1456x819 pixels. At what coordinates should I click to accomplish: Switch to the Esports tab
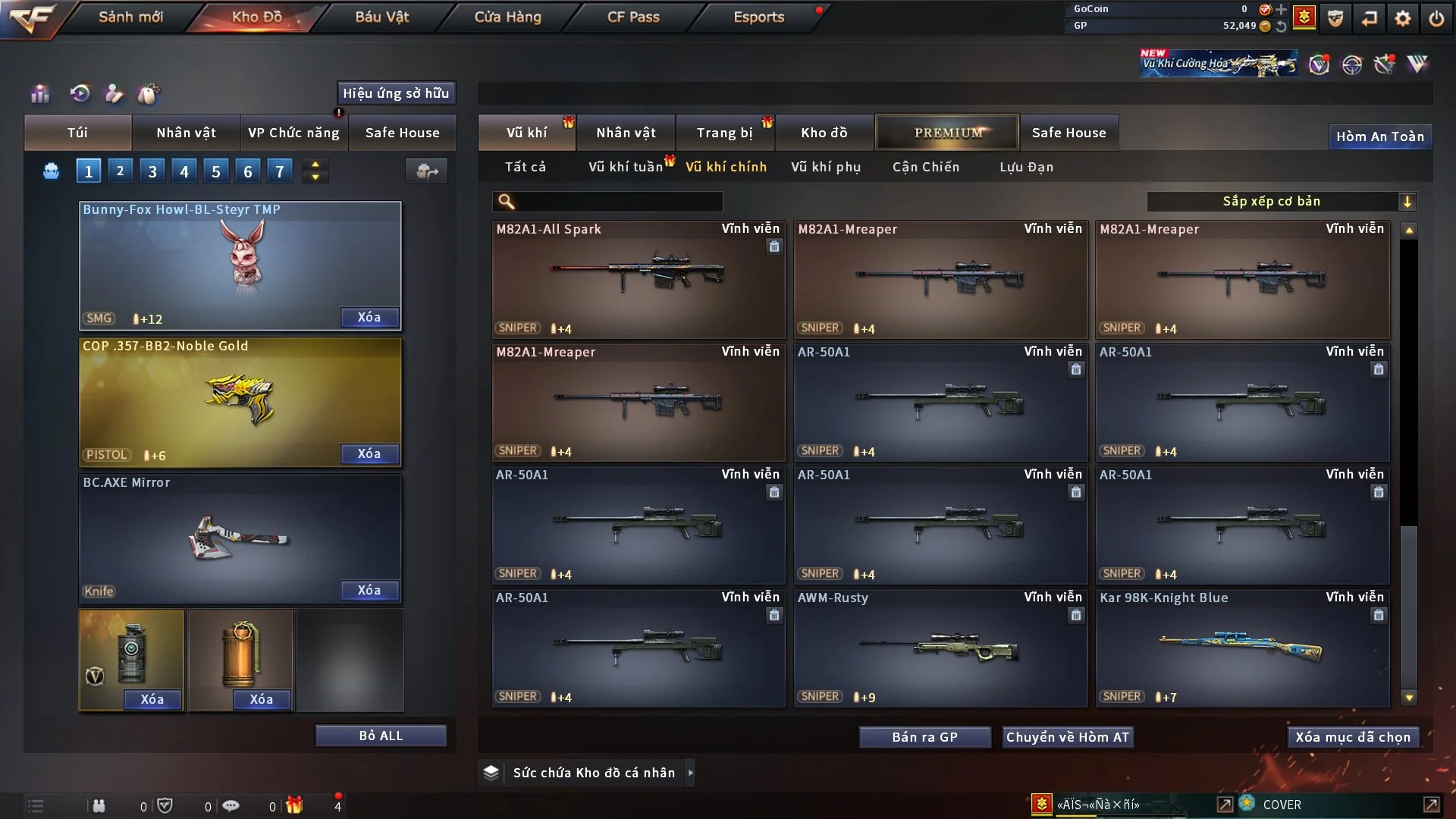[758, 17]
